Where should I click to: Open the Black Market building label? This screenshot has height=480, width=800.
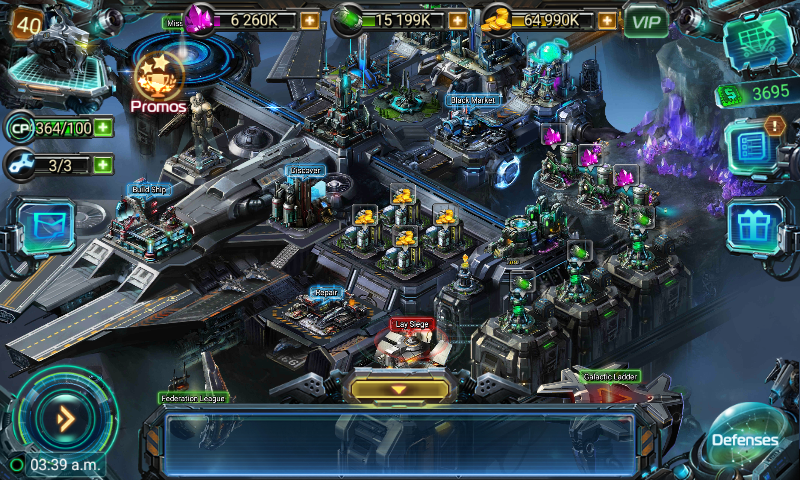tap(473, 100)
